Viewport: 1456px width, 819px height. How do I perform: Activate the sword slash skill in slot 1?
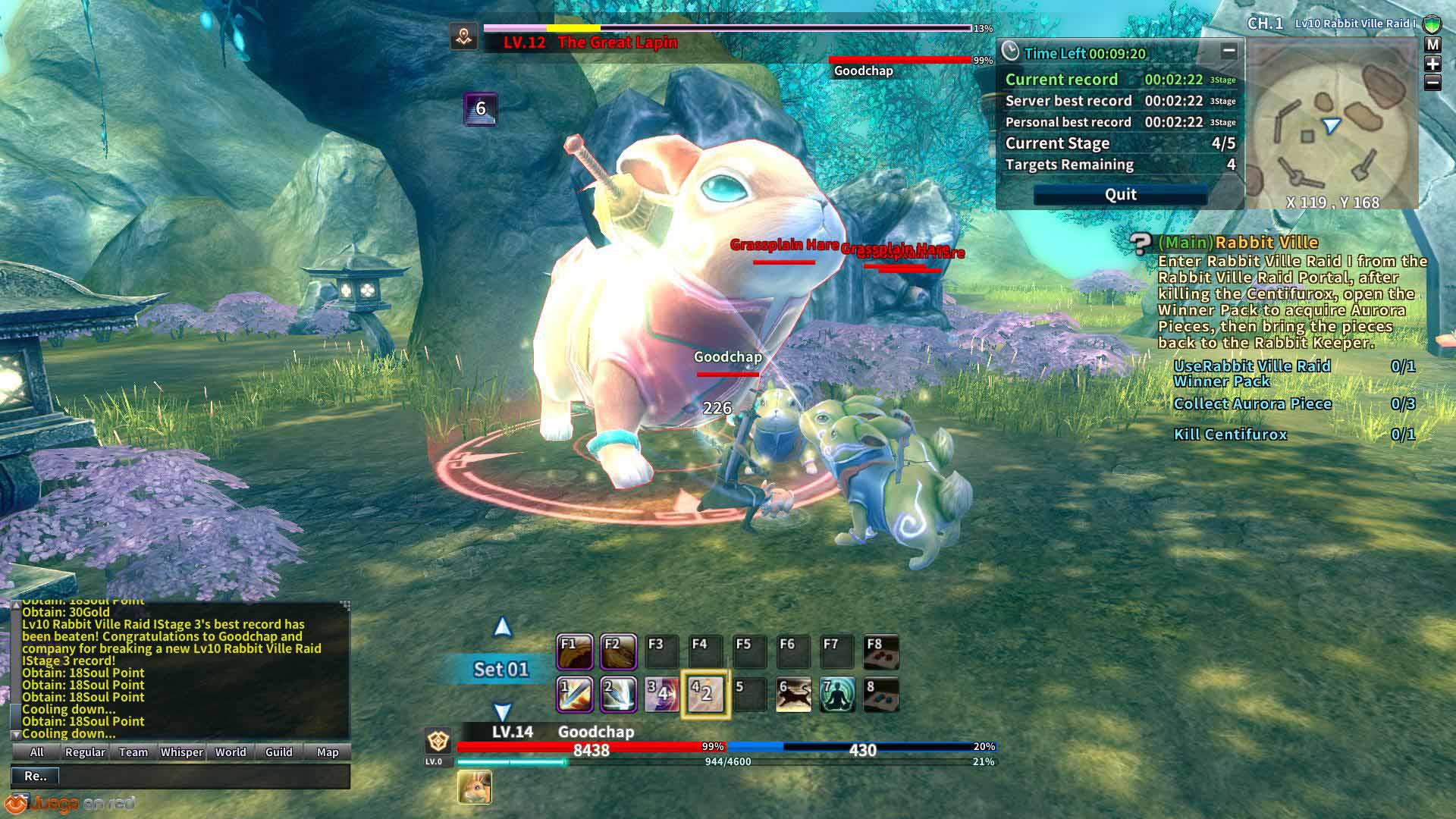(x=575, y=695)
